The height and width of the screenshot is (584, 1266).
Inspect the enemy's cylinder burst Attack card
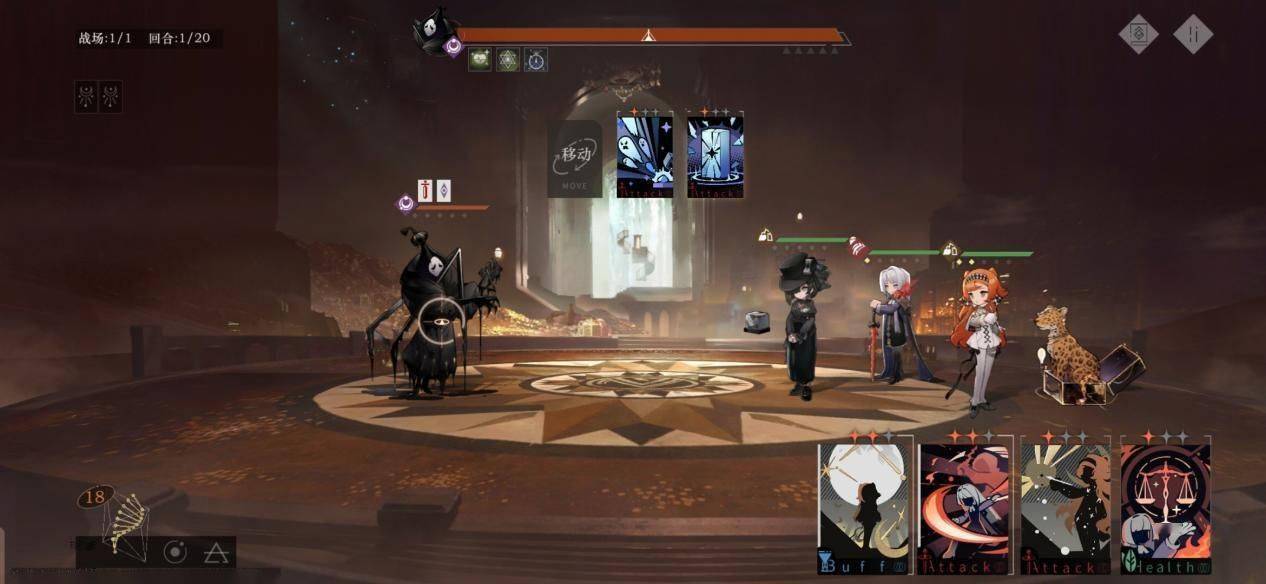click(x=715, y=155)
